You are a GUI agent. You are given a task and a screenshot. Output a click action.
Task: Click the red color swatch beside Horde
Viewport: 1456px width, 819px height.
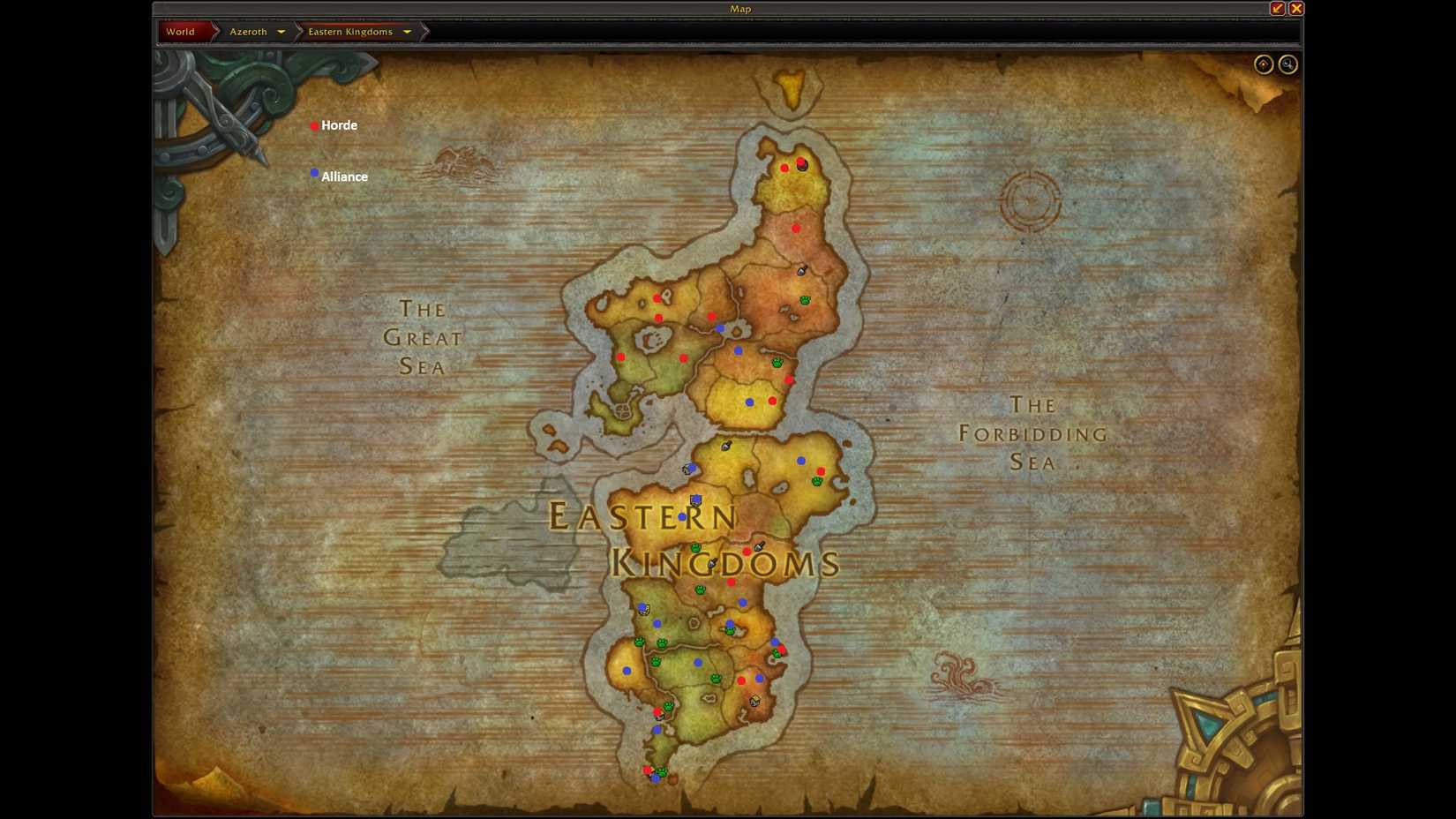315,126
